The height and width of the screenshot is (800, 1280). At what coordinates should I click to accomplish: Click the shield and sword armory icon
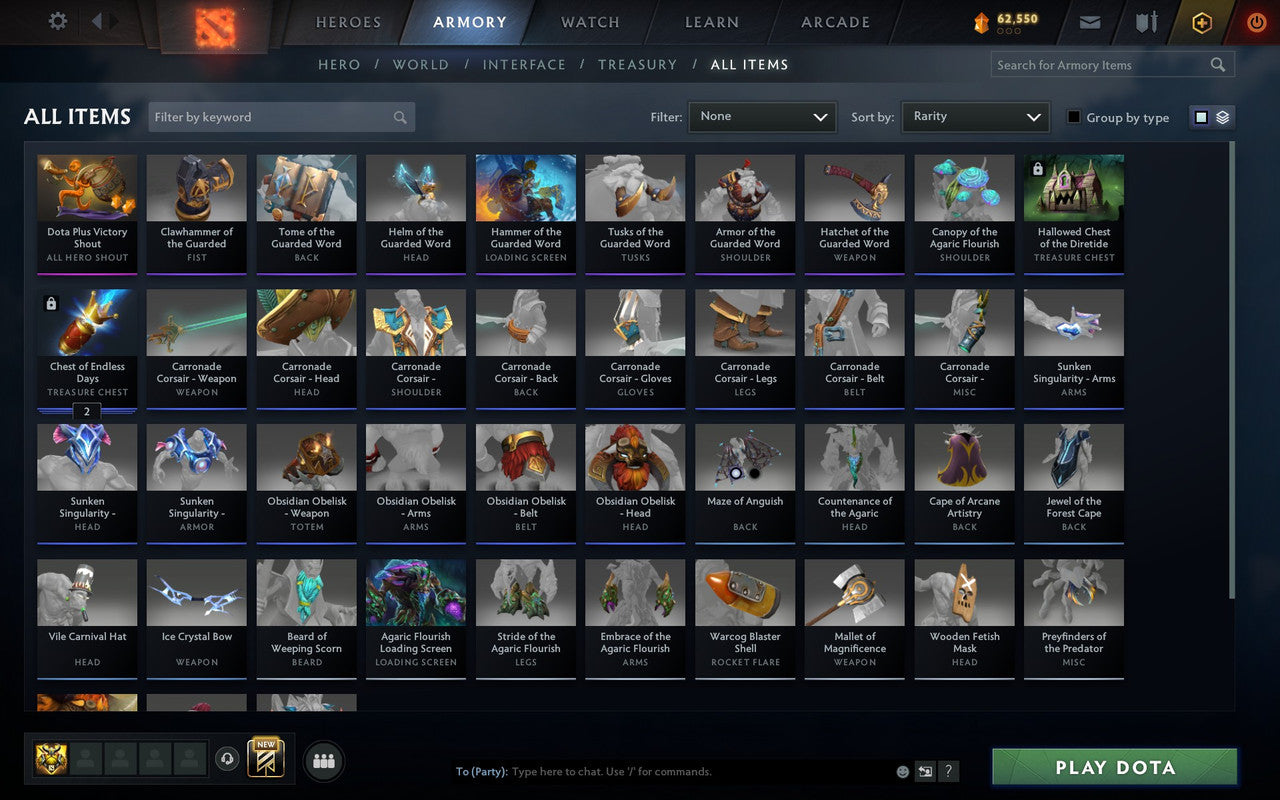[x=1146, y=22]
